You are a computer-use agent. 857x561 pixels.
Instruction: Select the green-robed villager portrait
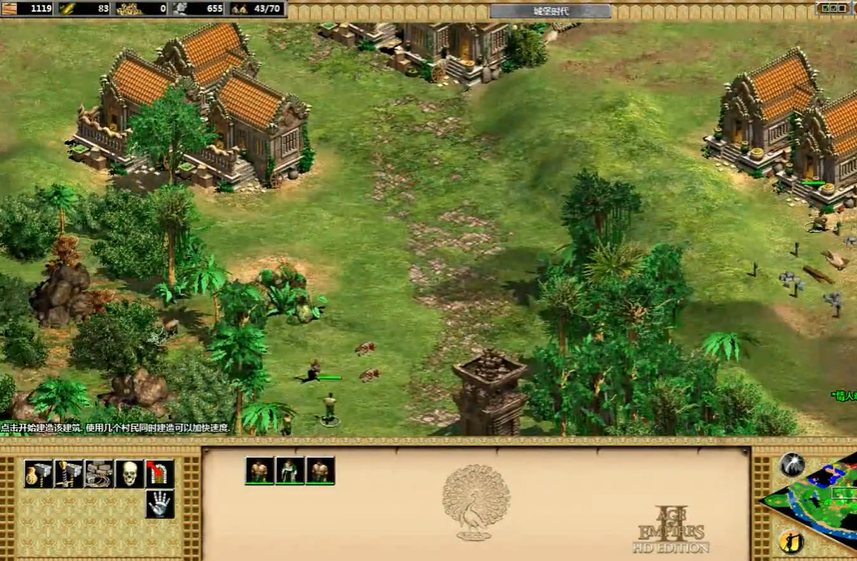[290, 470]
